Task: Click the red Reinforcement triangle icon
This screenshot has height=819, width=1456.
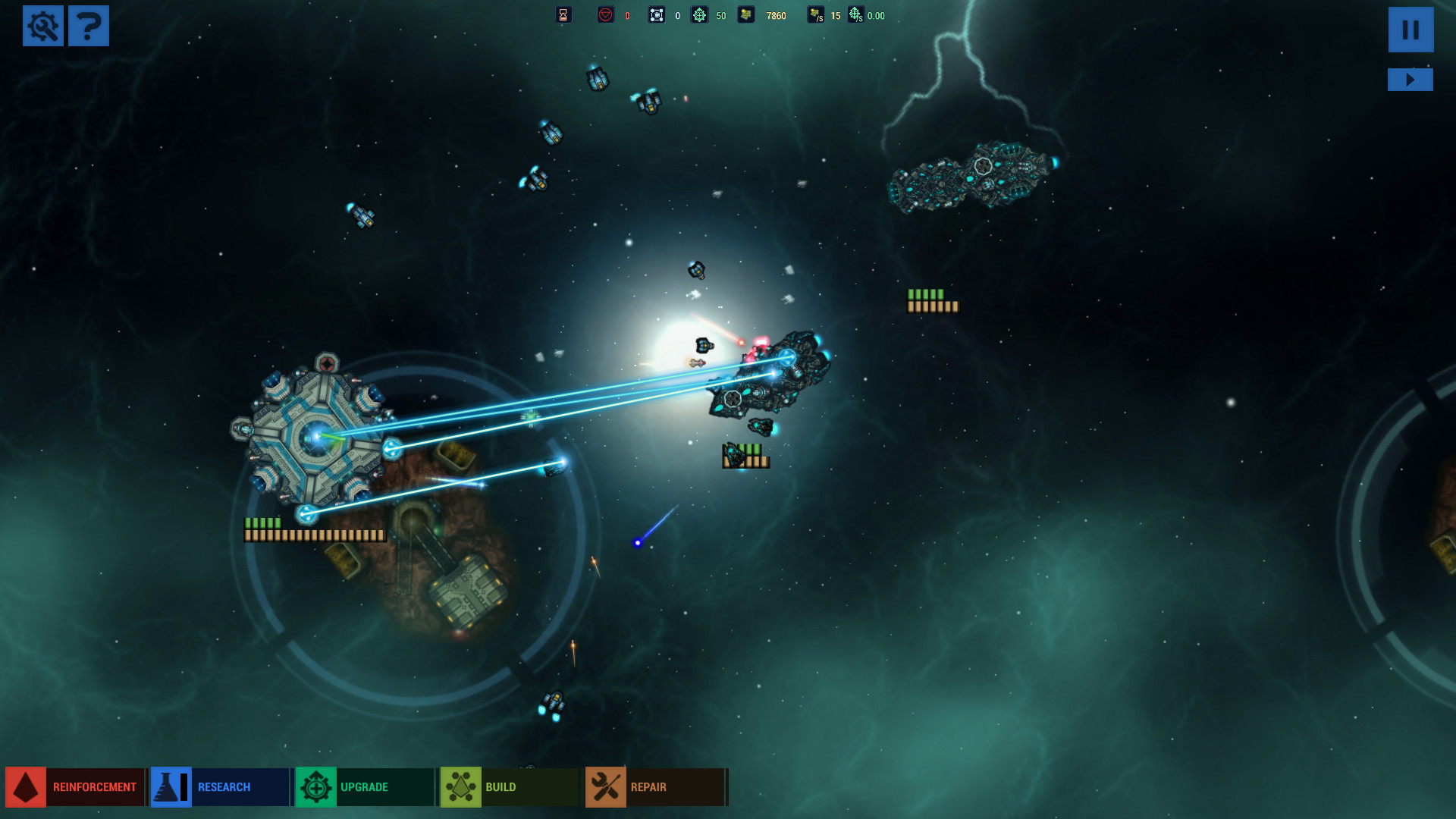Action: pyautogui.click(x=27, y=786)
